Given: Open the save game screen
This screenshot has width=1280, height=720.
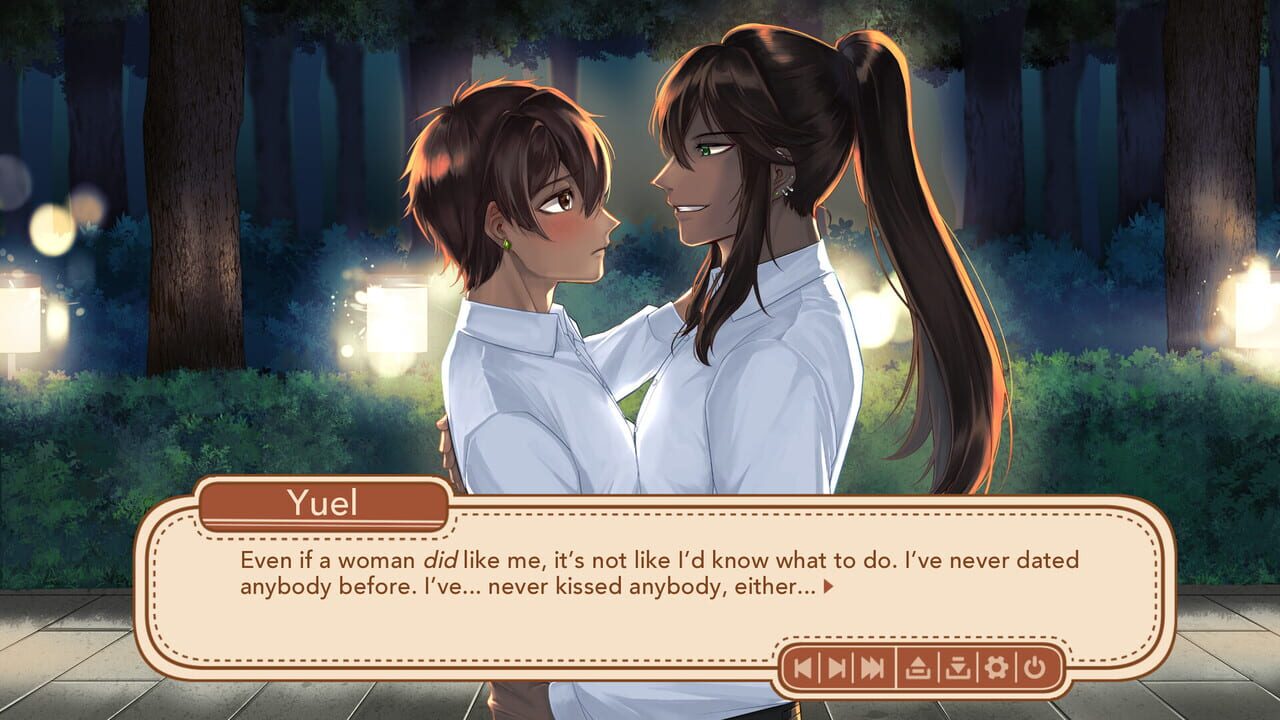Looking at the screenshot, I should pos(918,666).
